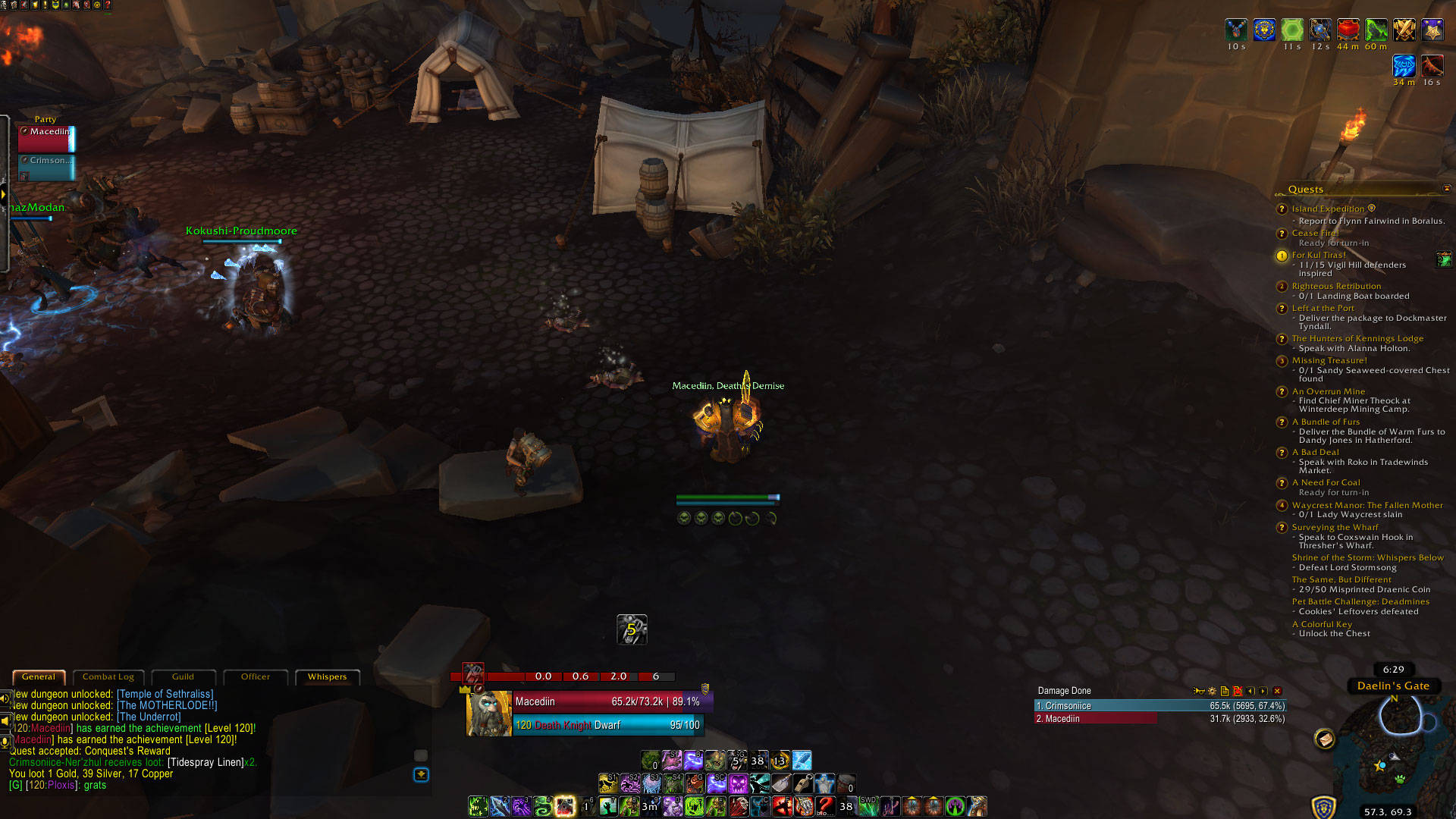Open the damage meter gear settings
The image size is (1456, 819).
pos(1212,691)
